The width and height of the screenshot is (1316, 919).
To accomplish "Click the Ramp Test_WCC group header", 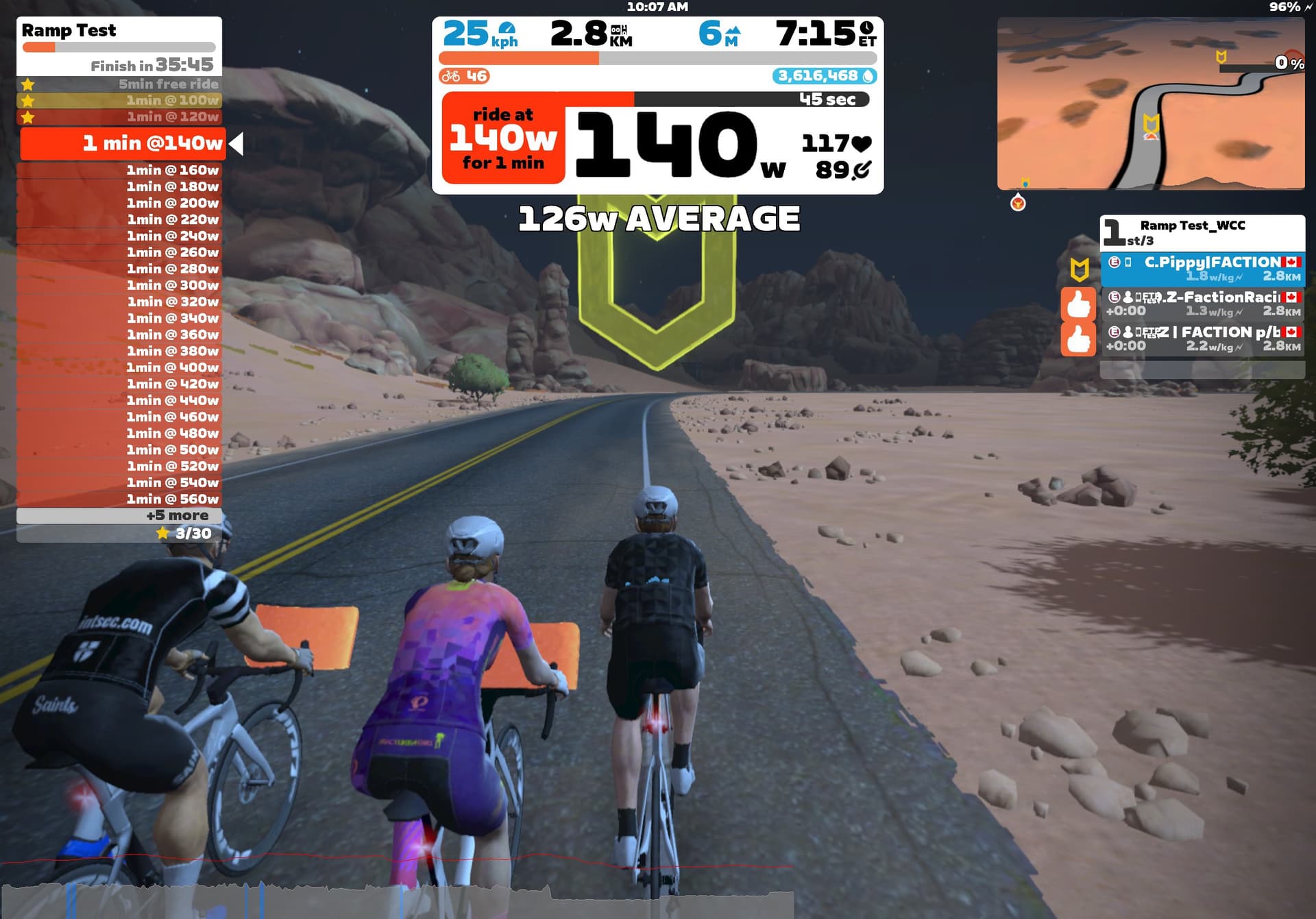I will tap(1202, 232).
